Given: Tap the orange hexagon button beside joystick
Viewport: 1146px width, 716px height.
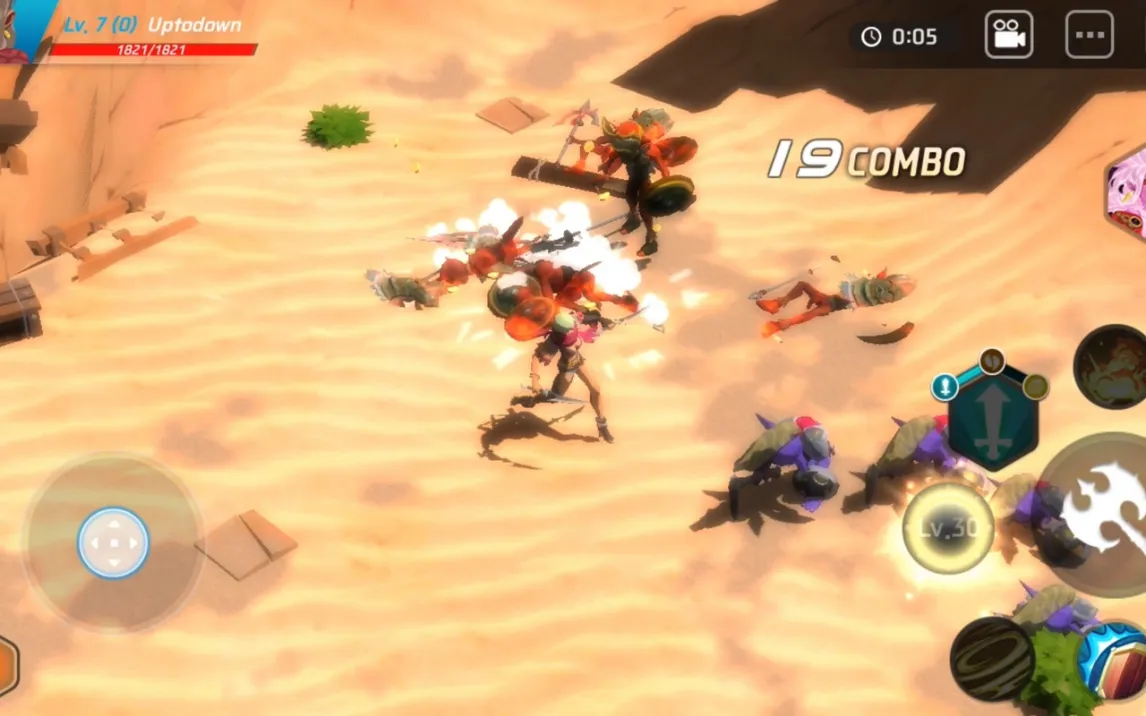Looking at the screenshot, I should 6,666.
